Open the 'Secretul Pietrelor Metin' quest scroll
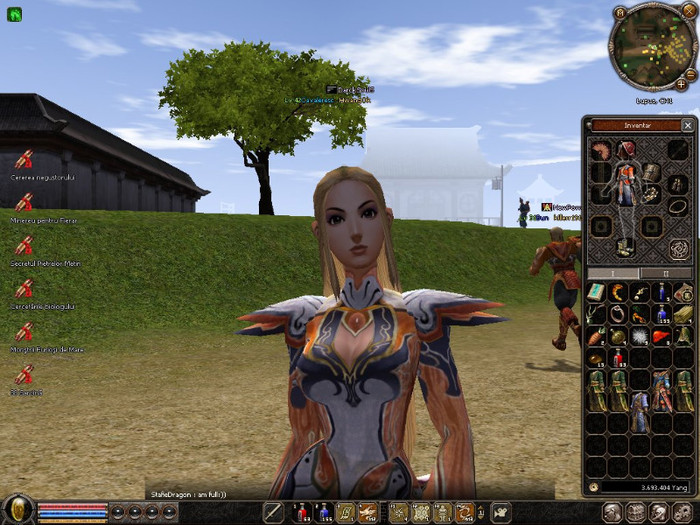The image size is (700, 525). coord(24,246)
